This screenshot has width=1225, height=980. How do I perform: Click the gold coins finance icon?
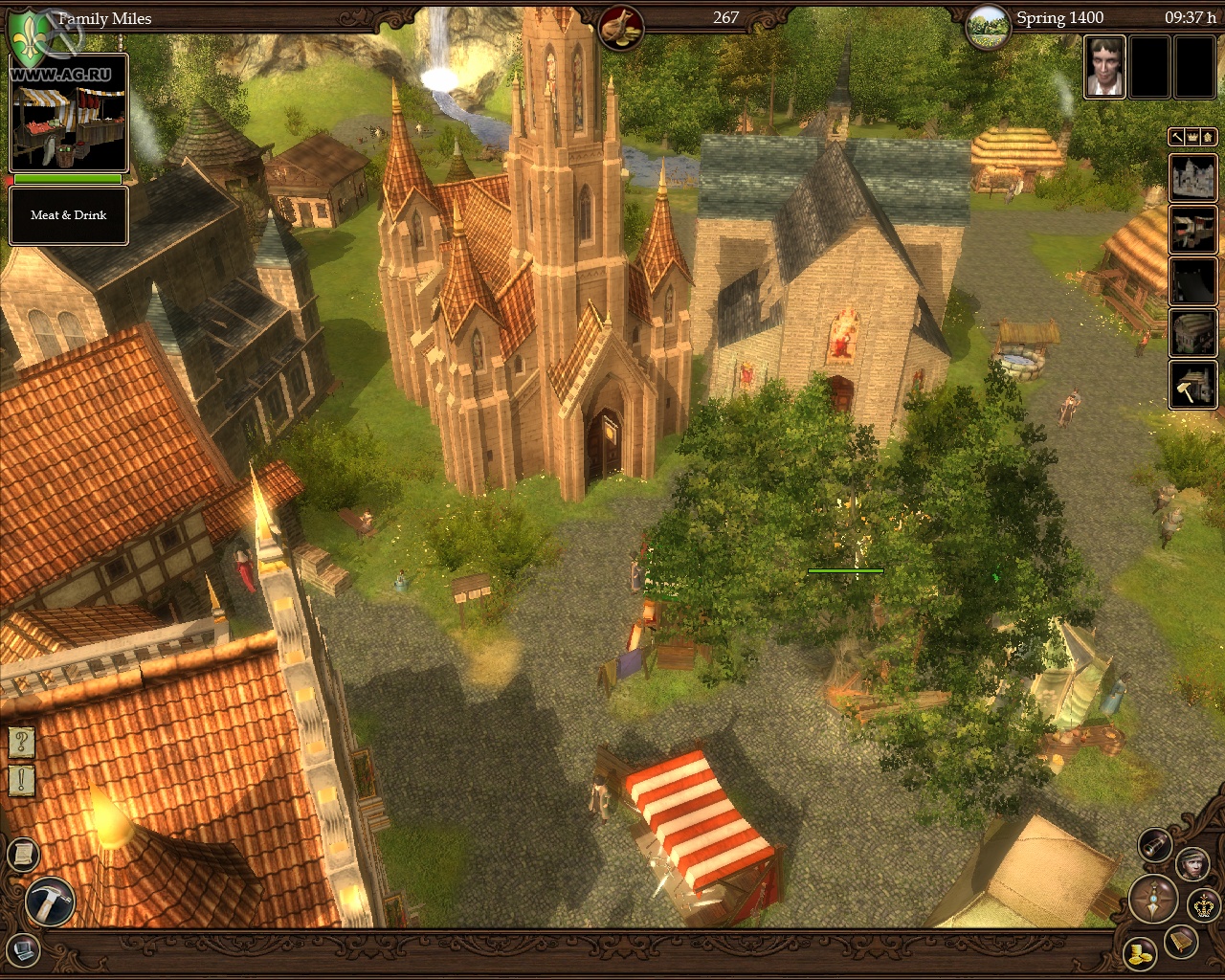coord(1141,955)
